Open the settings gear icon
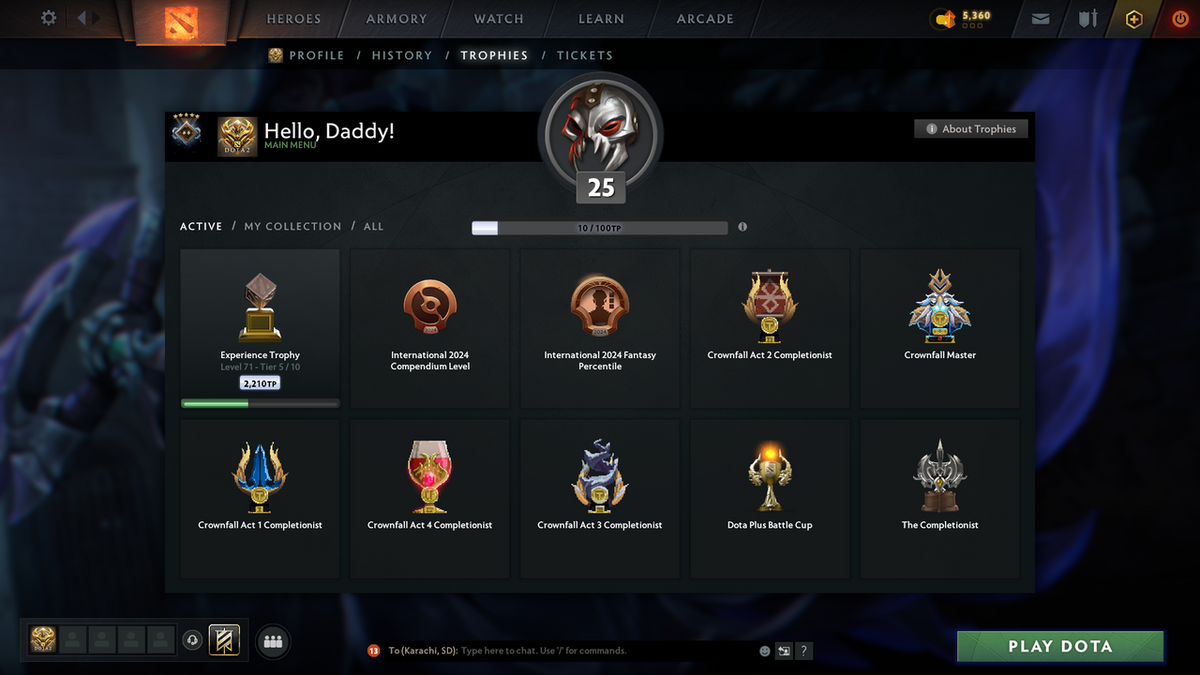 [x=48, y=18]
